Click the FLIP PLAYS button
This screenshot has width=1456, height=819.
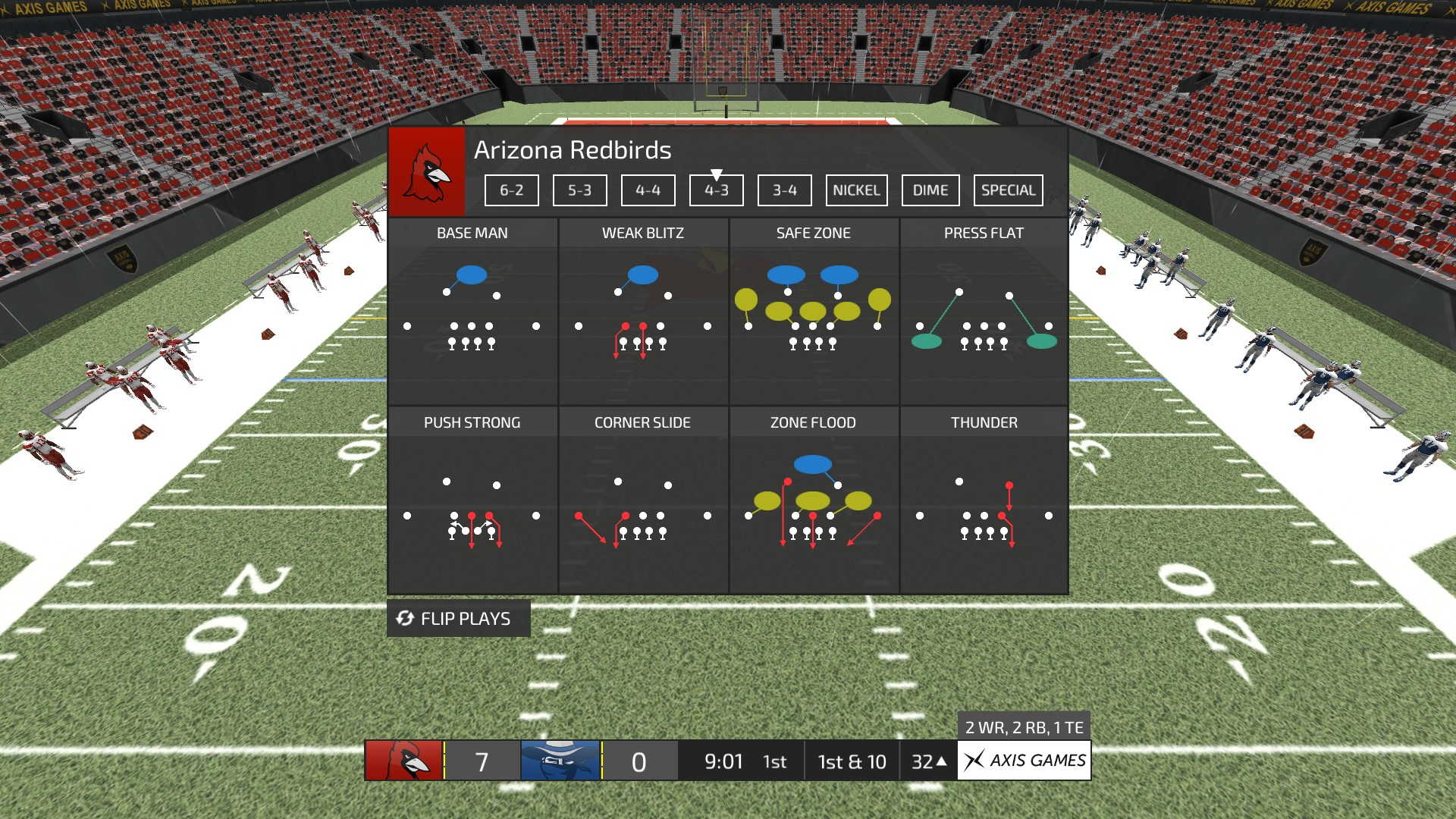tap(458, 619)
